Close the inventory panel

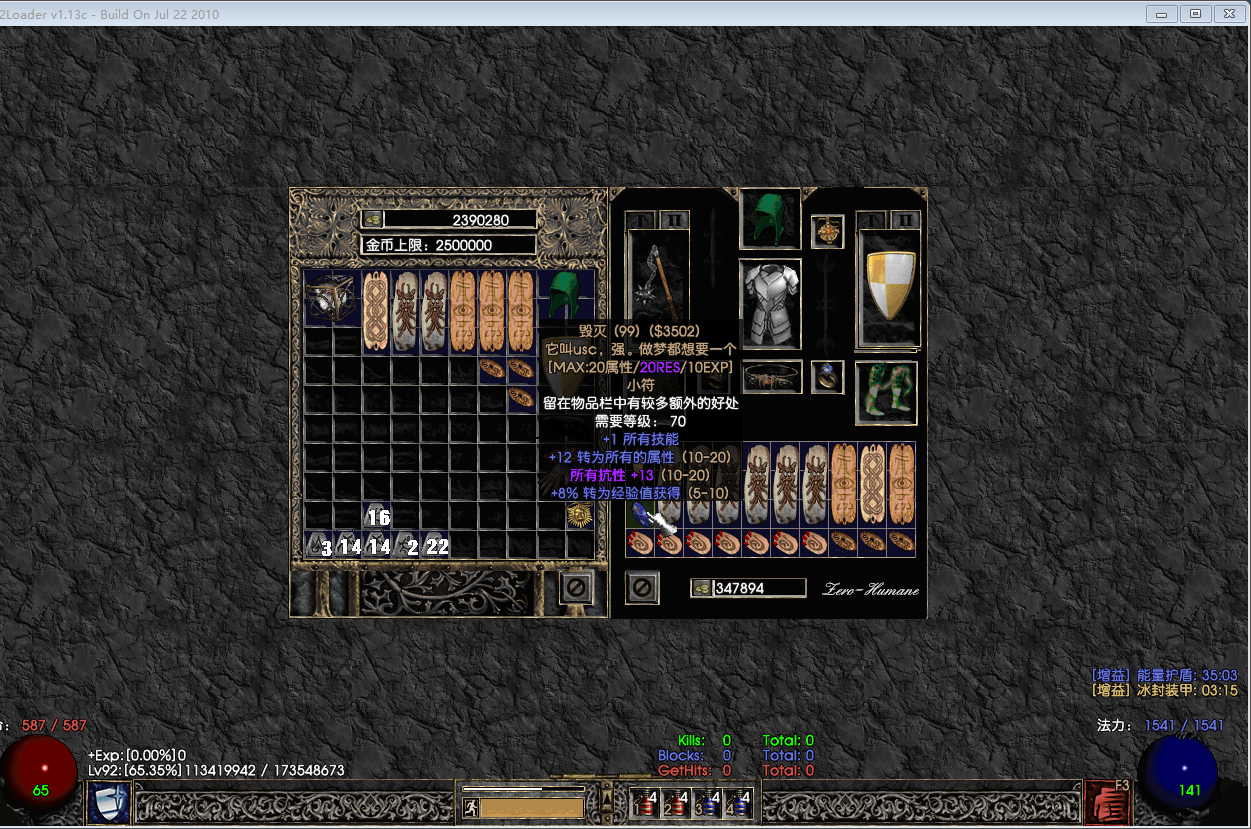642,587
